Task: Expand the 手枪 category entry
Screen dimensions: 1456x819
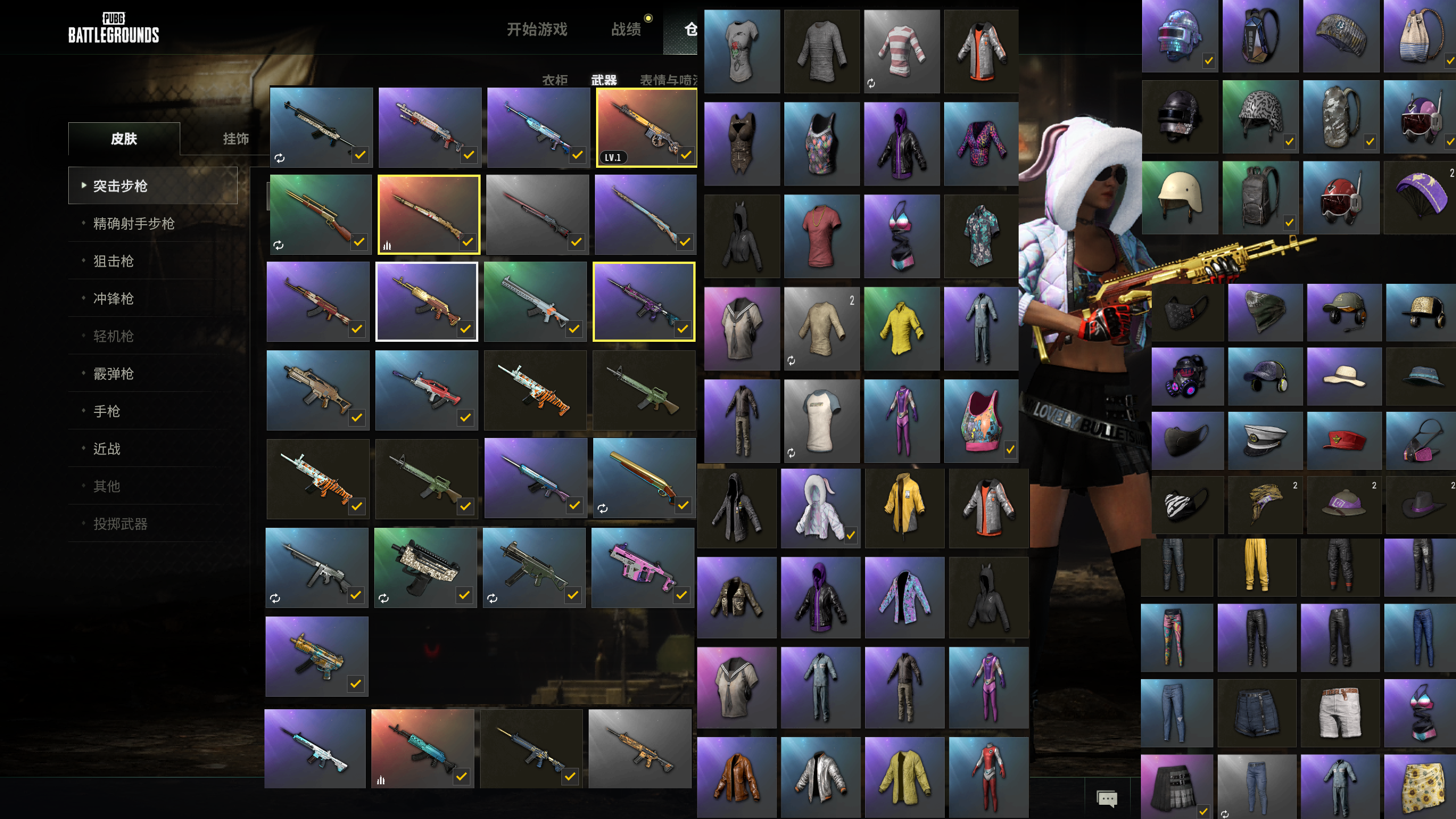Action: point(106,411)
